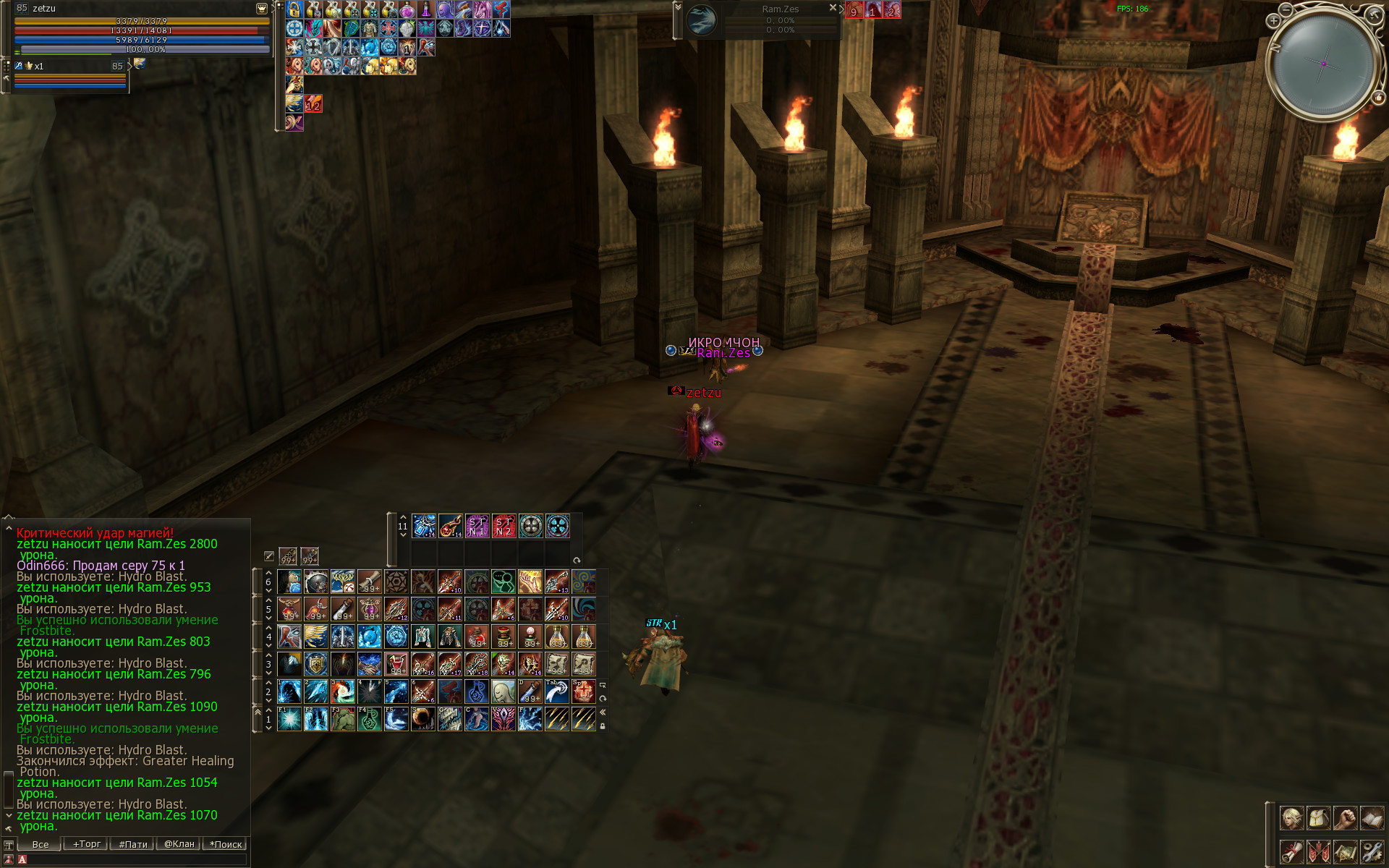Open the inventory bag button
The image size is (1389, 868).
[x=1318, y=818]
